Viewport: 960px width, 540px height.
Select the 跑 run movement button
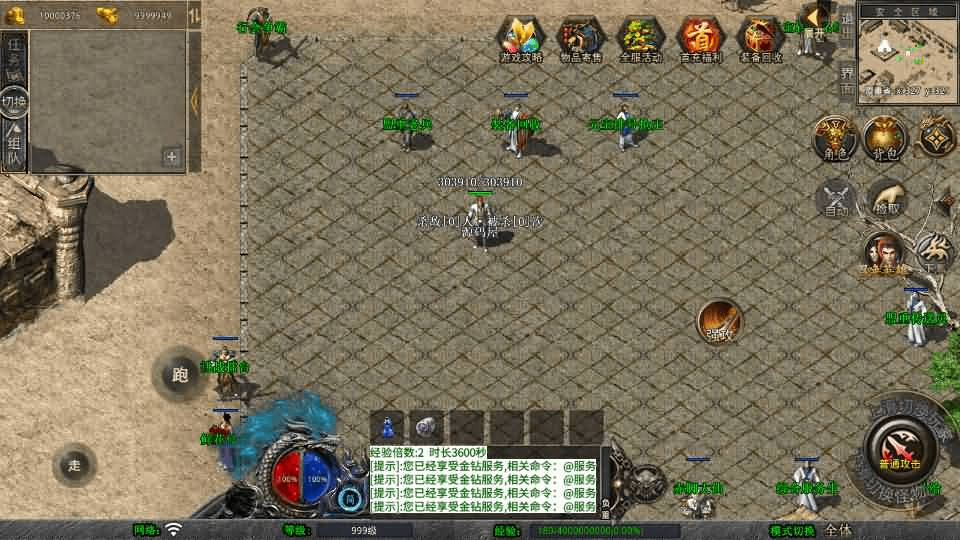pyautogui.click(x=179, y=375)
